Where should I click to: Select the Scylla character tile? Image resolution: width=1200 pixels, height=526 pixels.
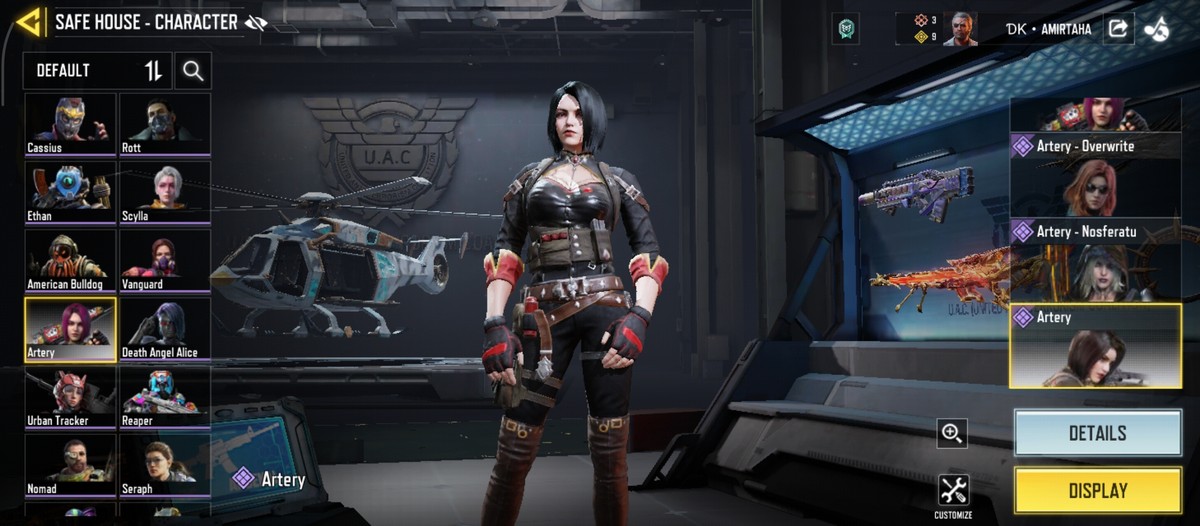(165, 193)
